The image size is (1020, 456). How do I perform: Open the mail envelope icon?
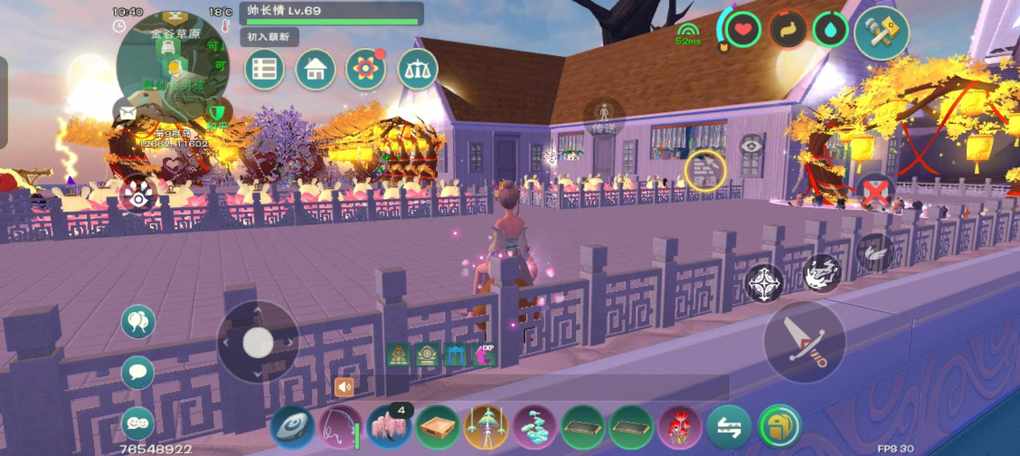[x=128, y=112]
